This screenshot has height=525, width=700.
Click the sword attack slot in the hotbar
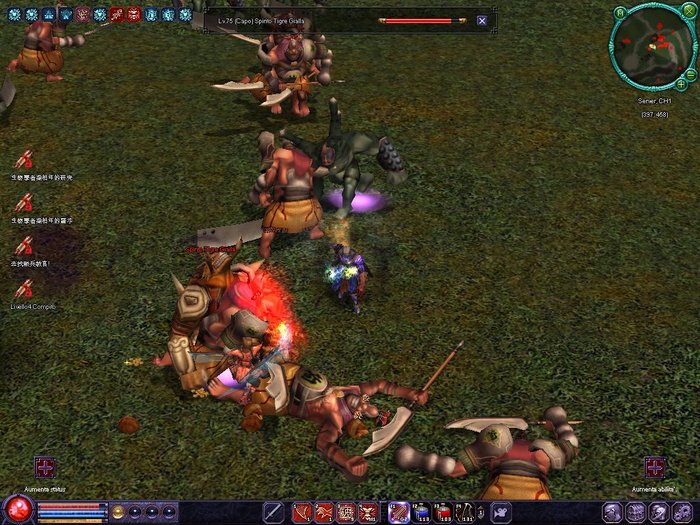(x=273, y=513)
